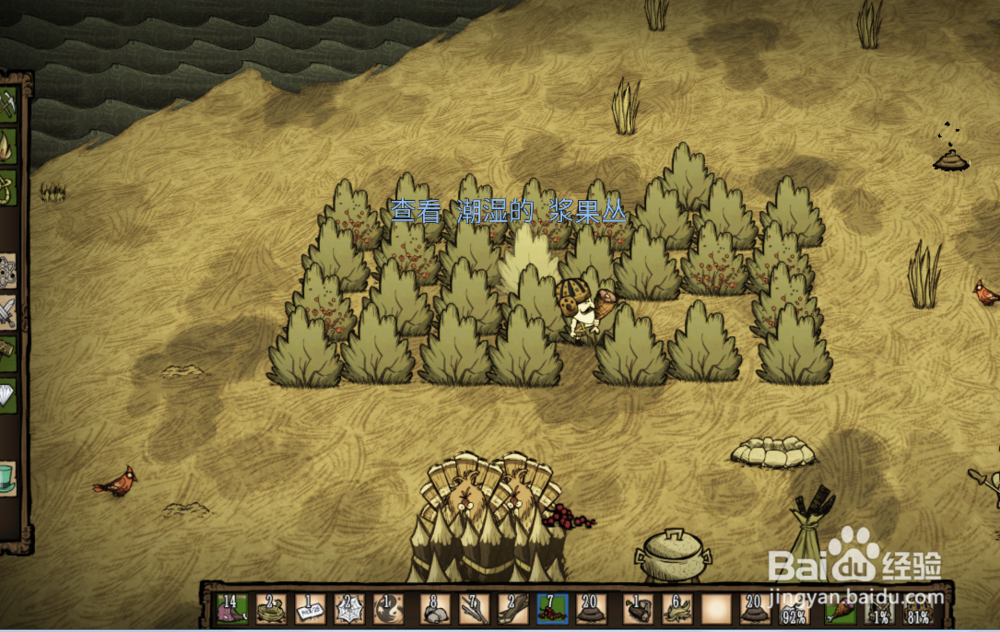This screenshot has width=1000, height=632.
Task: Switch to the Dress tab with top hat
Action: pos(7,477)
